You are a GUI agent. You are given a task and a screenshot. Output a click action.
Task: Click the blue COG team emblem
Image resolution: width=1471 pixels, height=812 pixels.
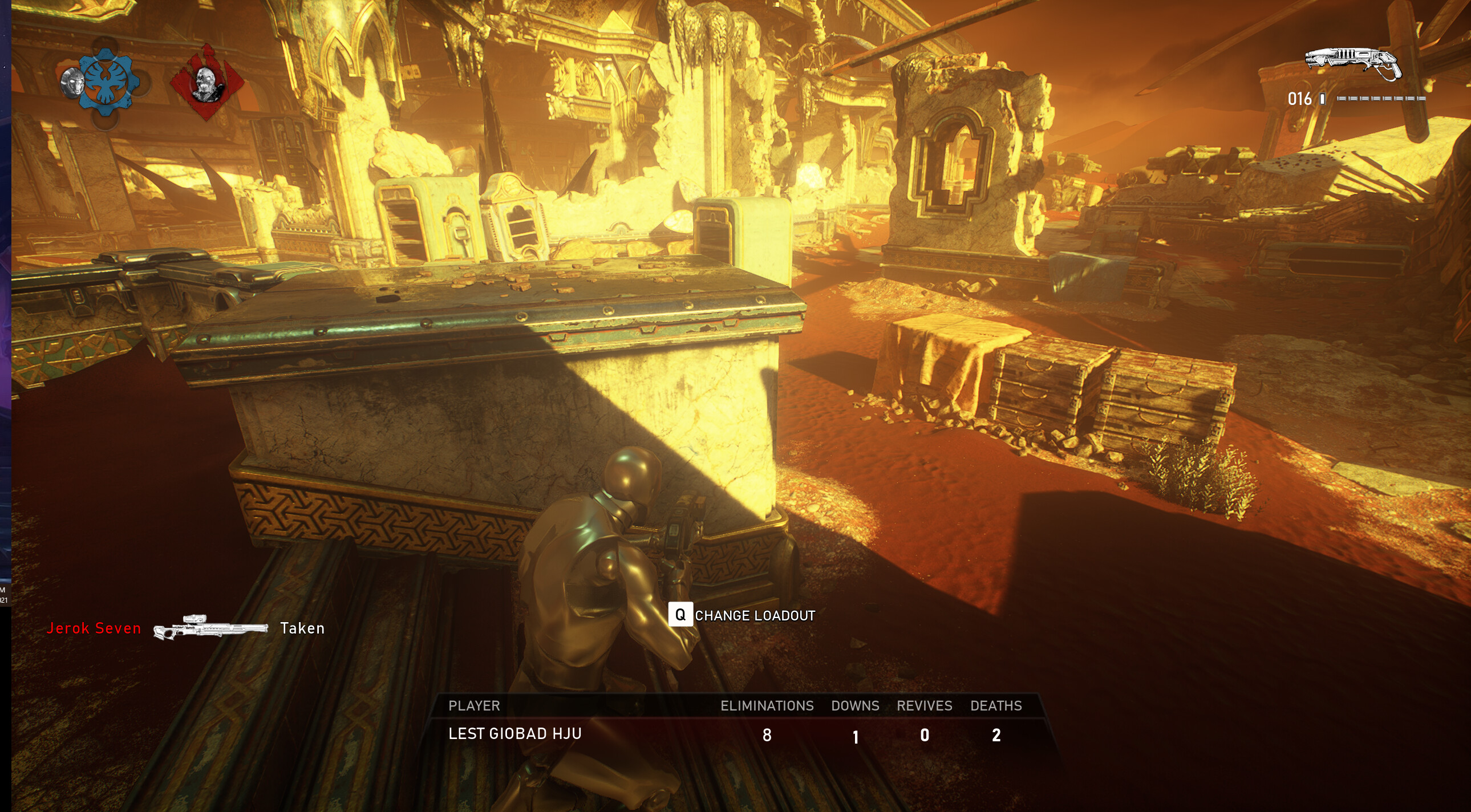[108, 82]
